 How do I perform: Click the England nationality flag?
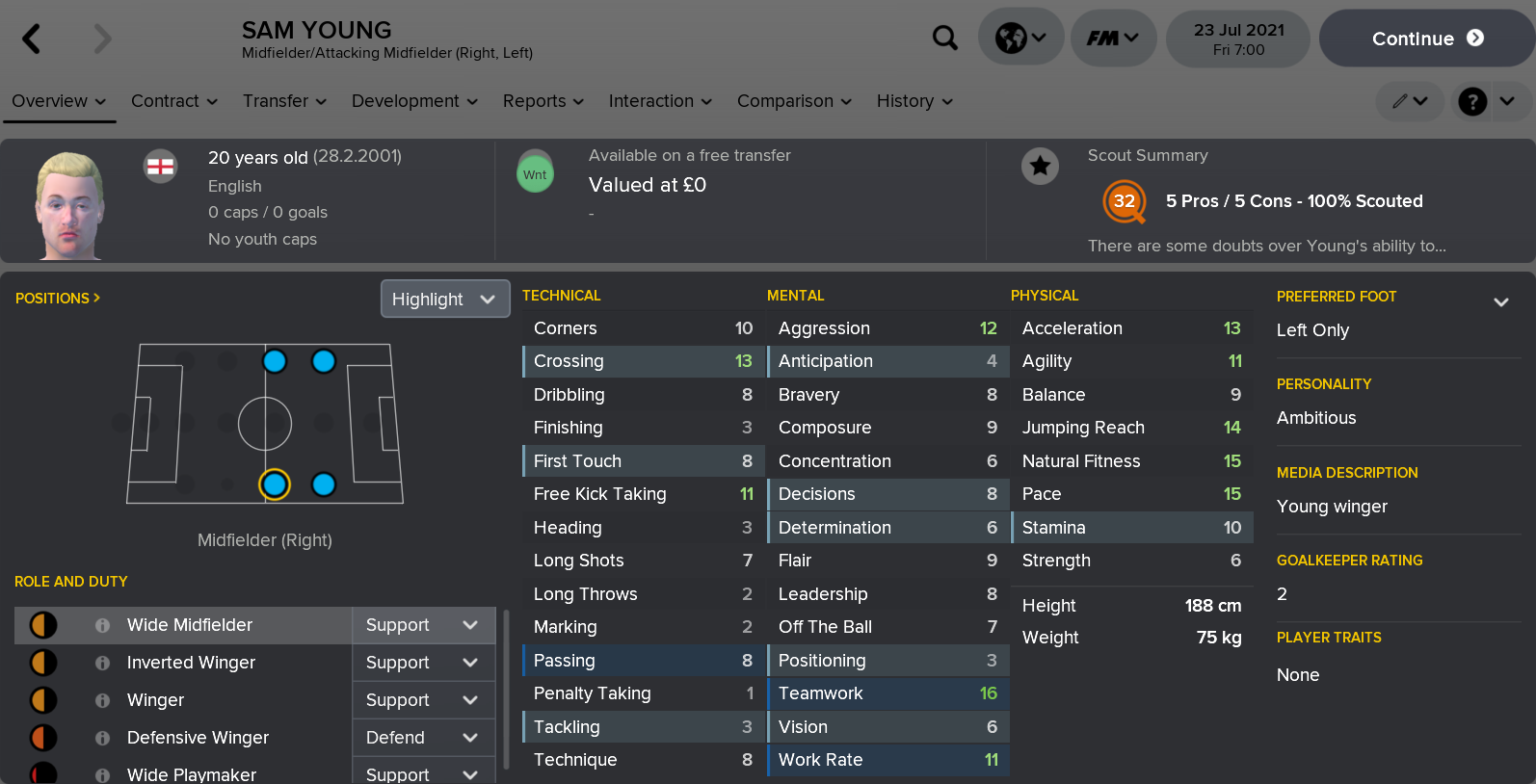coord(160,166)
